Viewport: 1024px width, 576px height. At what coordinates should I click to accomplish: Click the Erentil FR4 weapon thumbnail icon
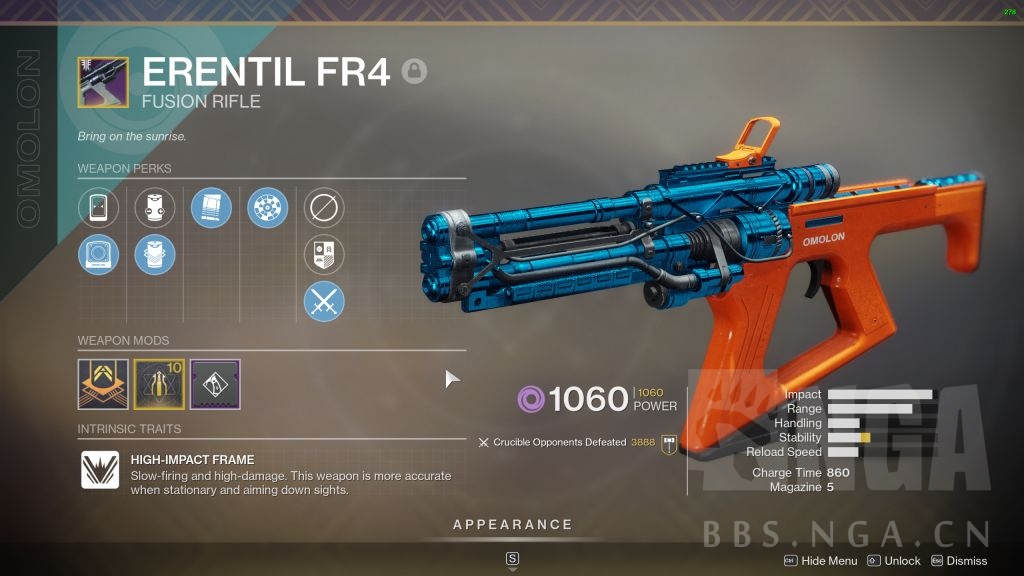click(103, 82)
